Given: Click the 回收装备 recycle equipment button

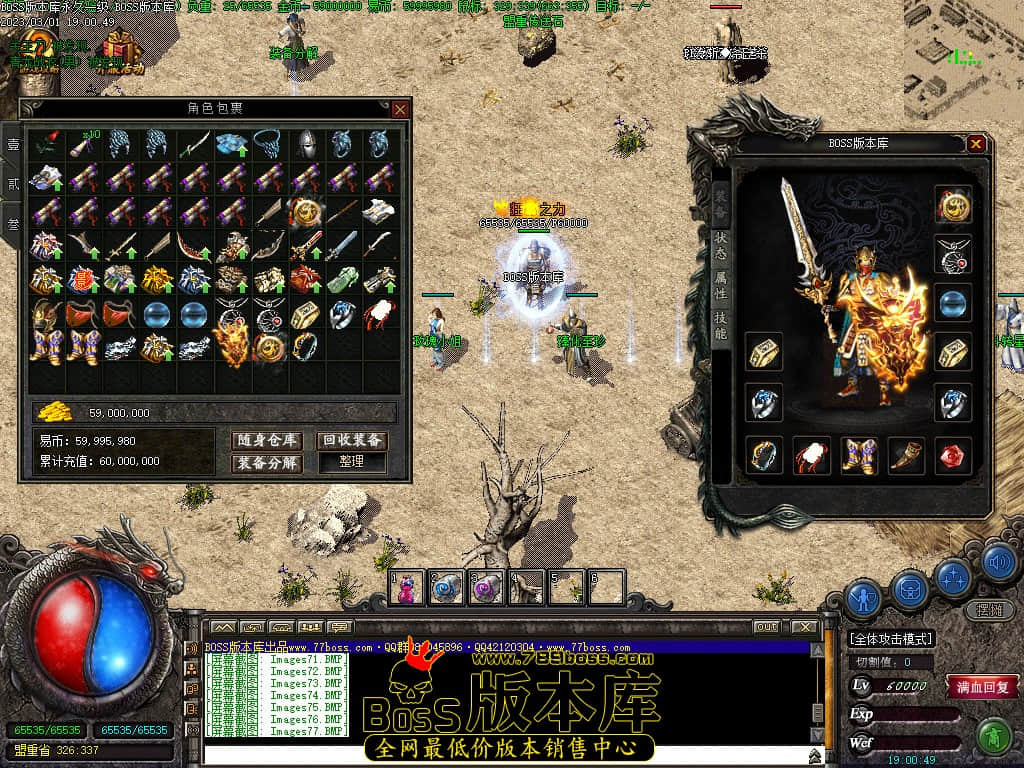Looking at the screenshot, I should (352, 440).
